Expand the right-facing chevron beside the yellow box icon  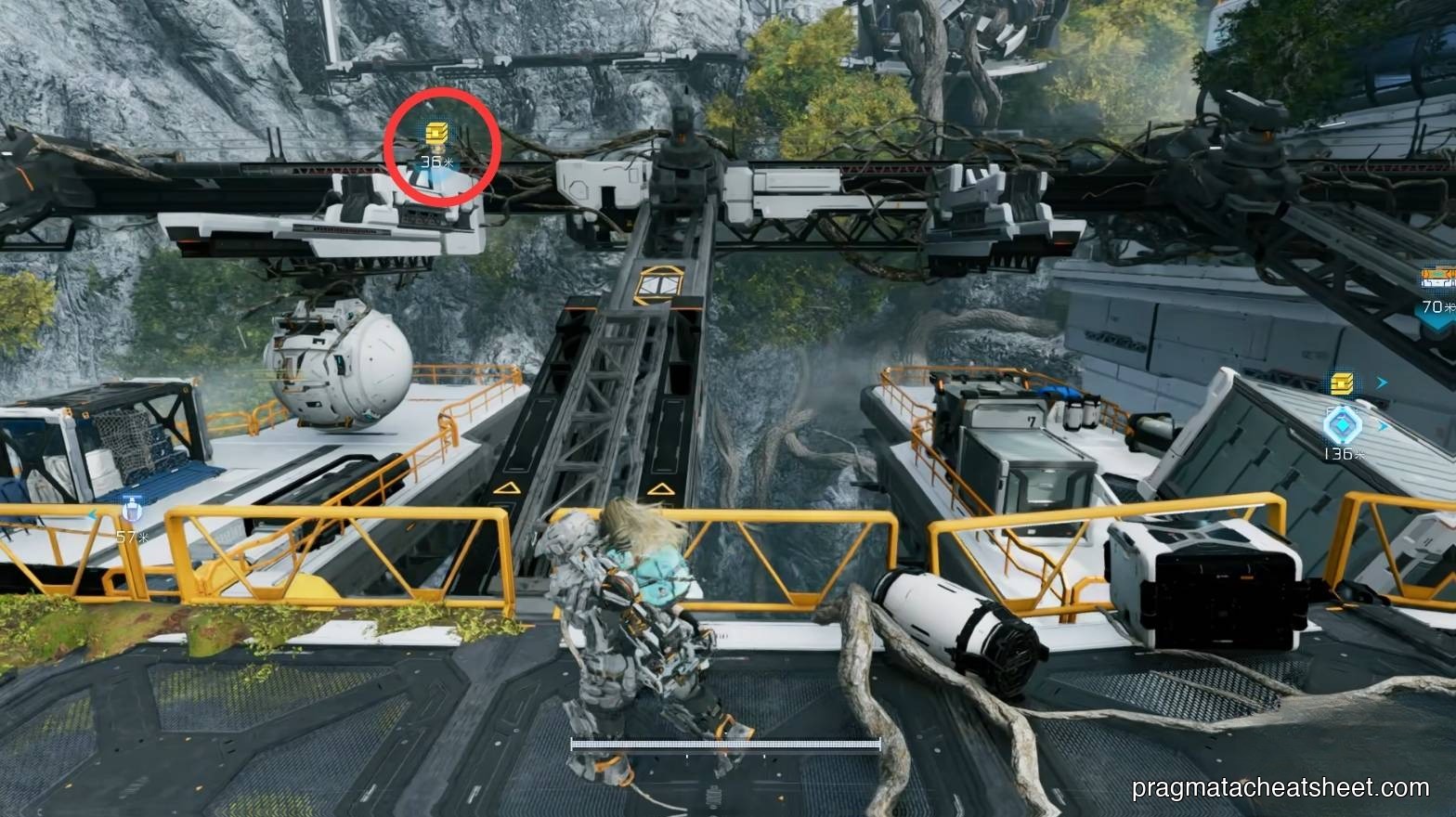[1382, 382]
